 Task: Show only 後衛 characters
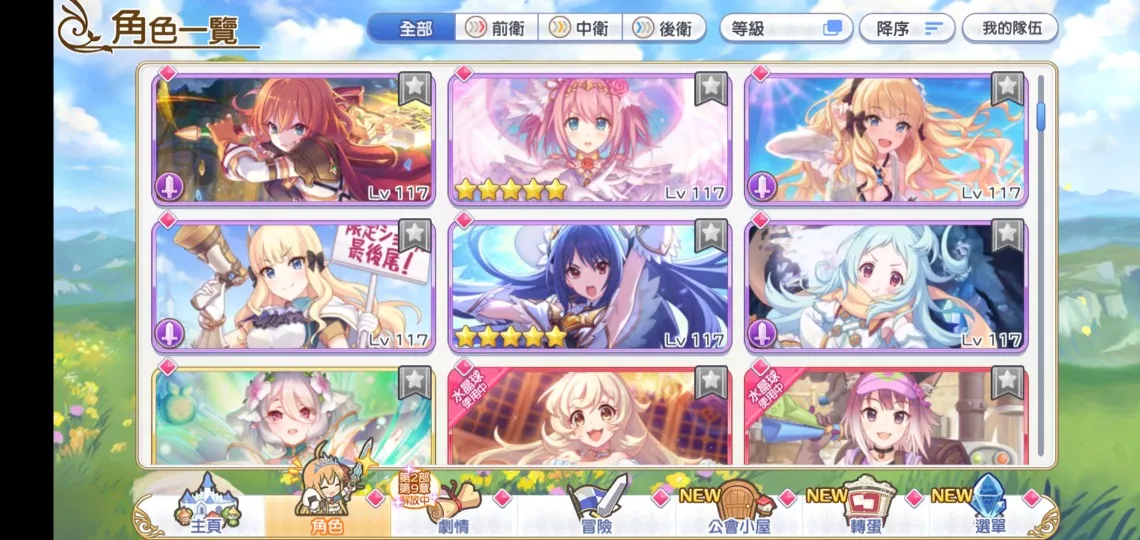click(665, 28)
